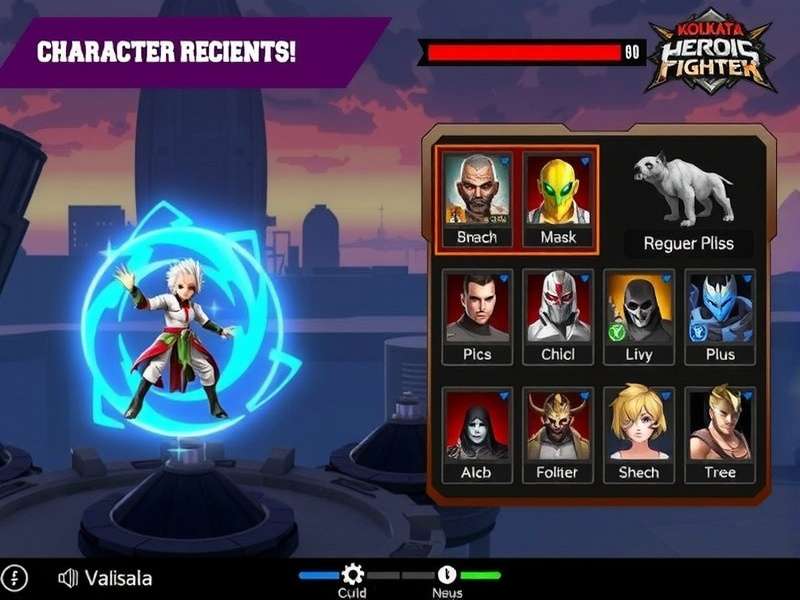The image size is (800, 600).
Task: Click the Kolkata Heroic Fighter logo
Action: (x=709, y=56)
